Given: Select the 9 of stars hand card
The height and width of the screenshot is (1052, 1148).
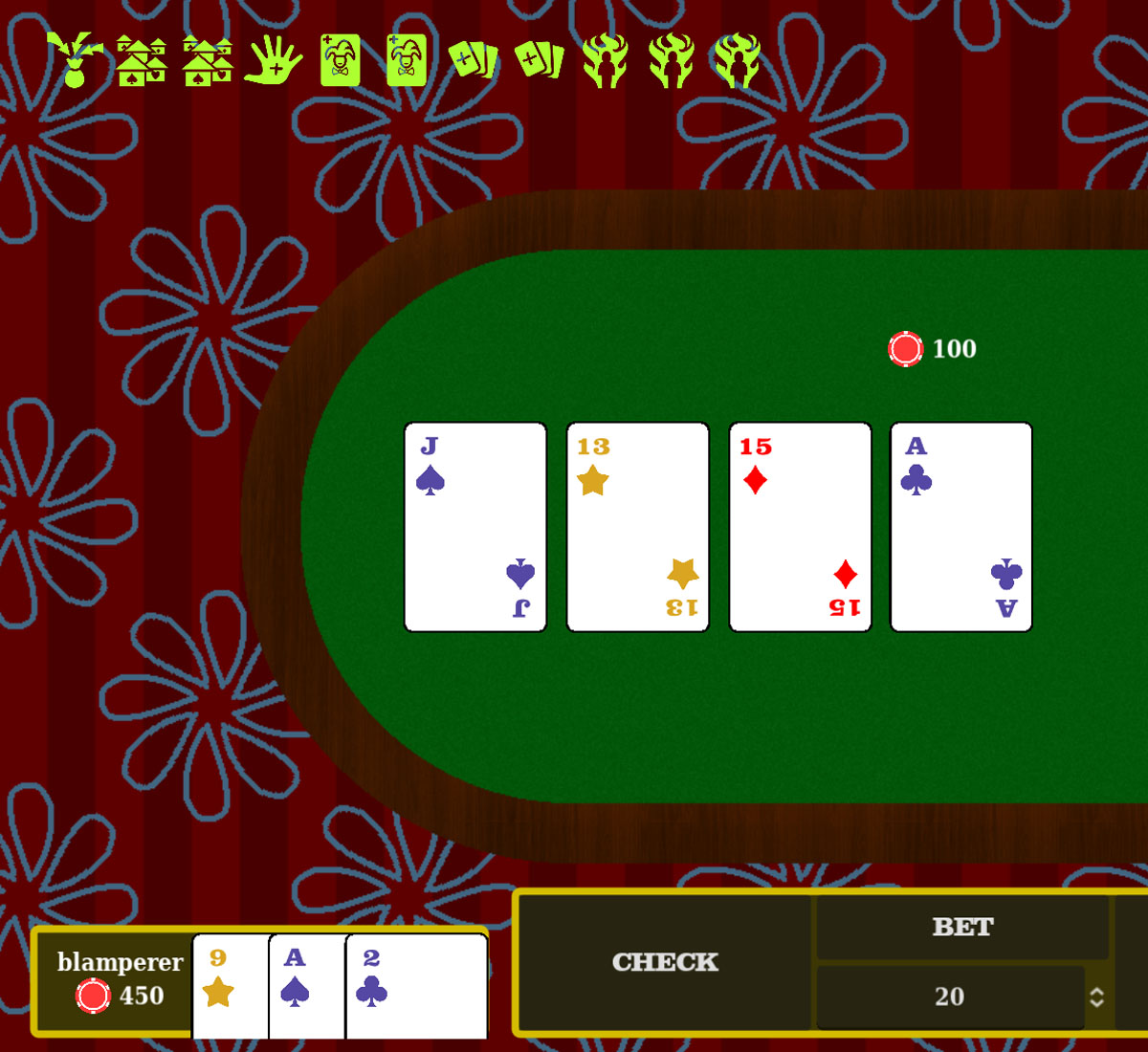Looking at the screenshot, I should point(230,985).
